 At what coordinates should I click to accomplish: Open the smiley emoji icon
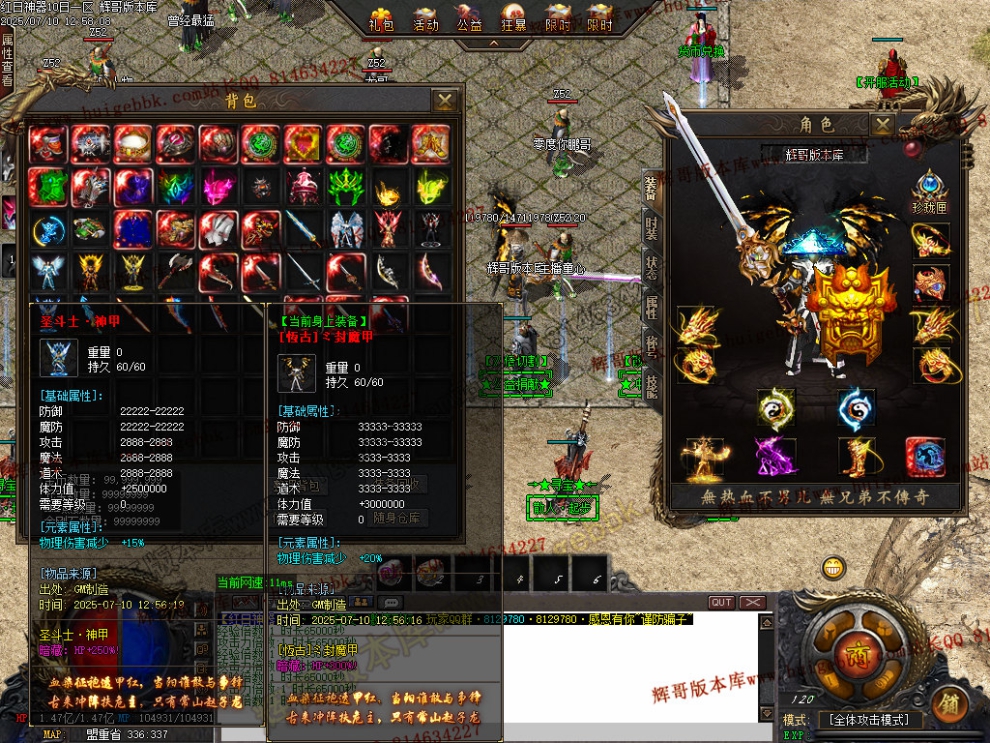click(833, 569)
